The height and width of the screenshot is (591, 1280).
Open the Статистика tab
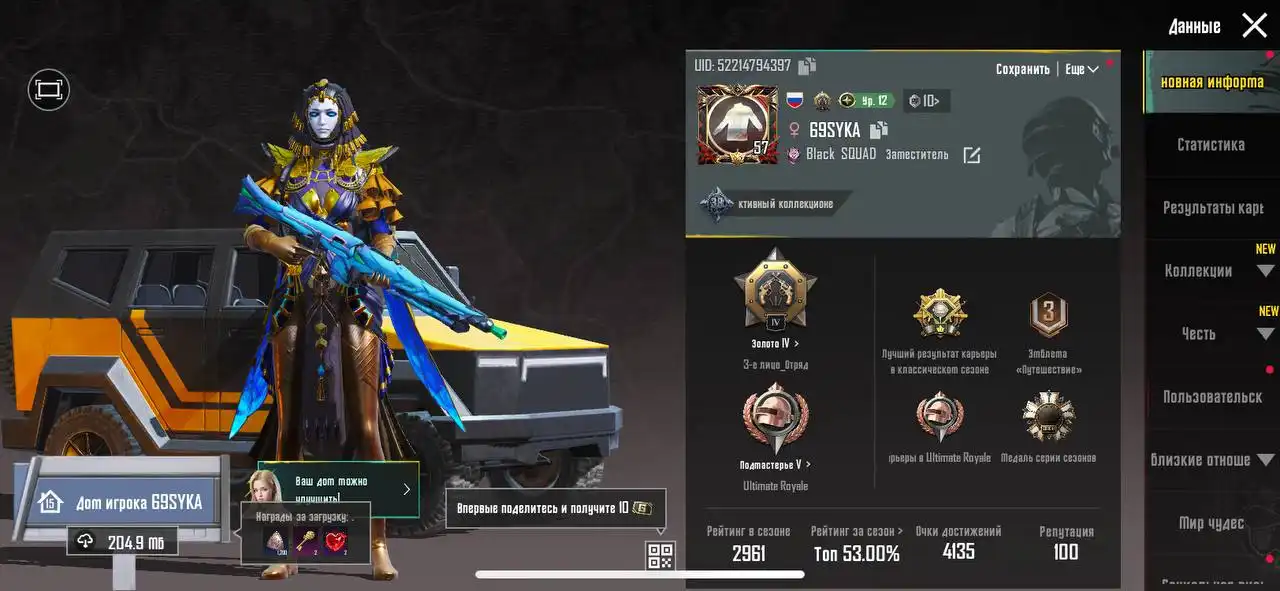click(1210, 145)
